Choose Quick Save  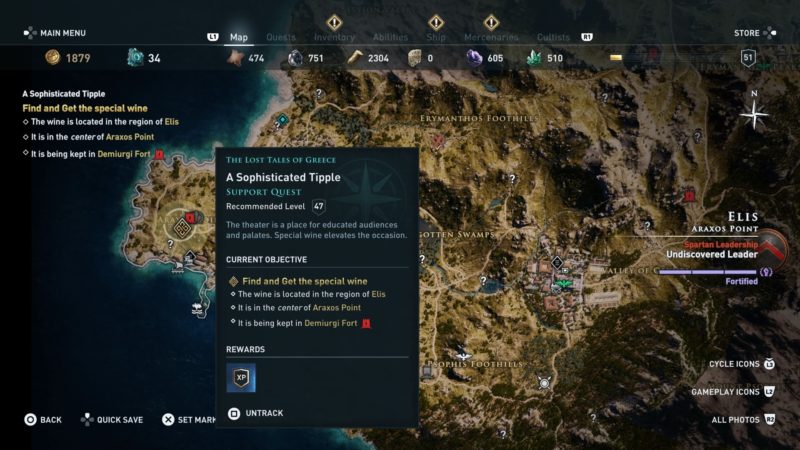pyautogui.click(x=118, y=420)
